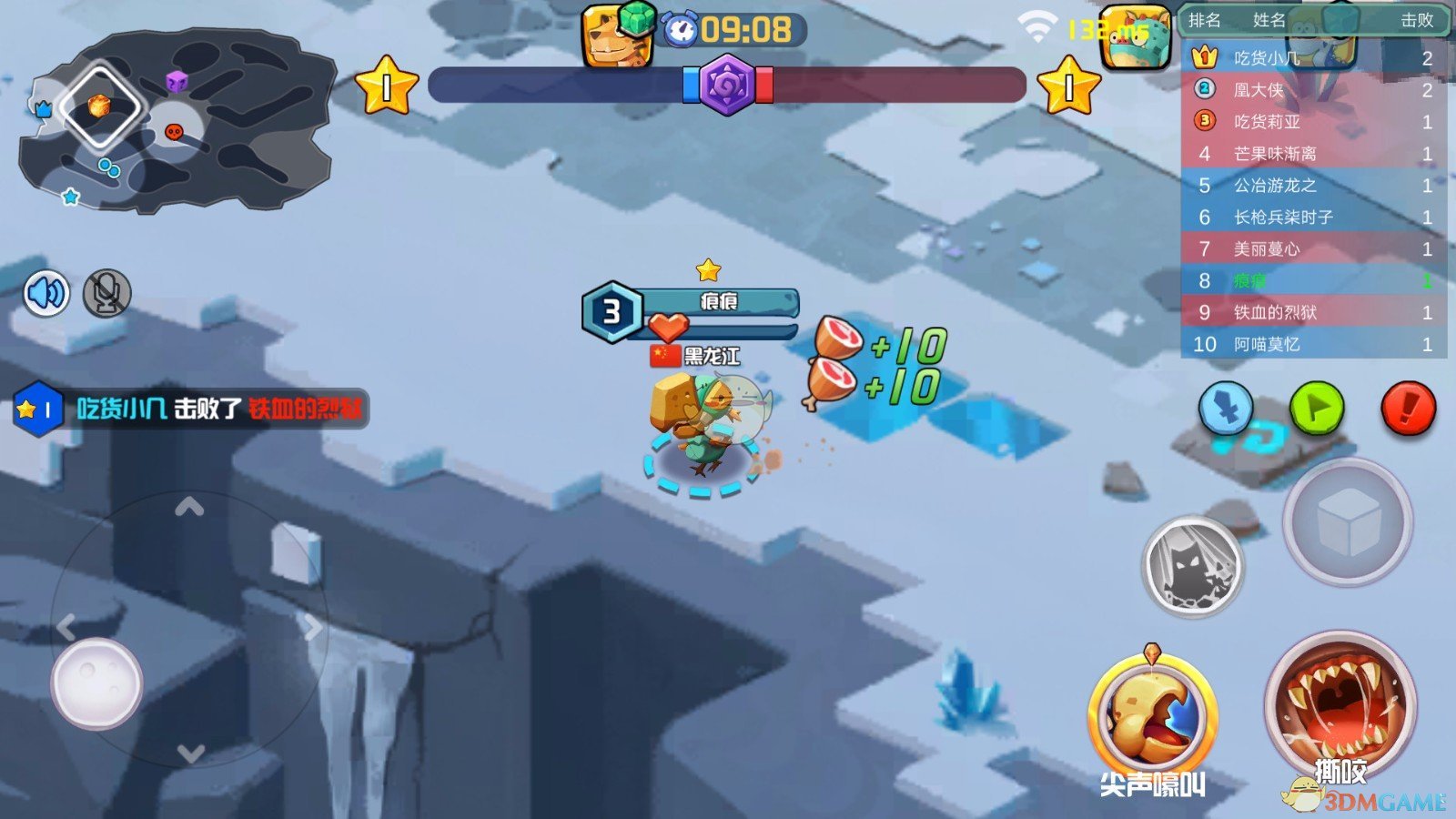This screenshot has height=819, width=1456.
Task: Send the blue sword signal
Action: (x=1226, y=409)
